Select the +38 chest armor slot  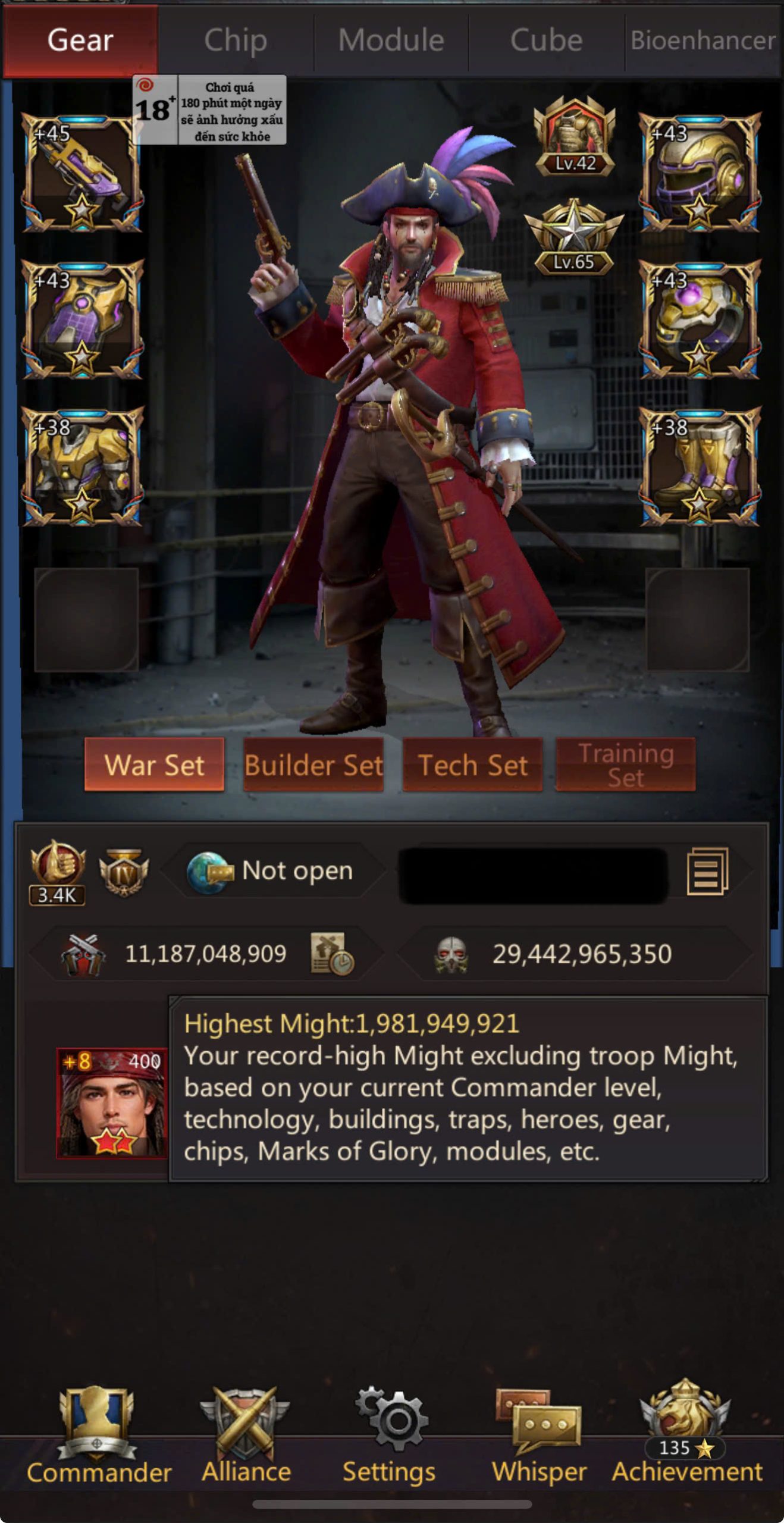click(x=82, y=466)
